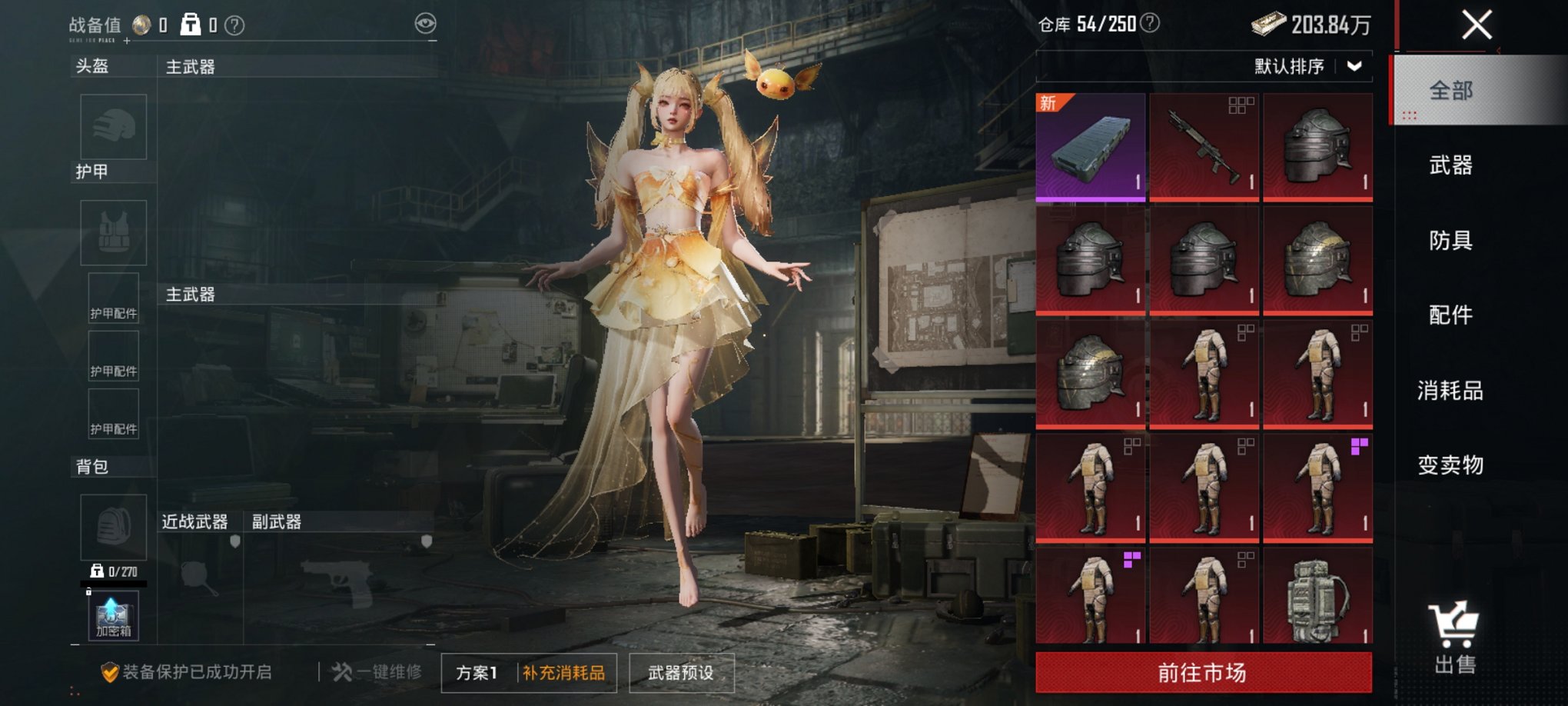Select the empty helmet slot under 头盔
1568x706 pixels.
(113, 128)
